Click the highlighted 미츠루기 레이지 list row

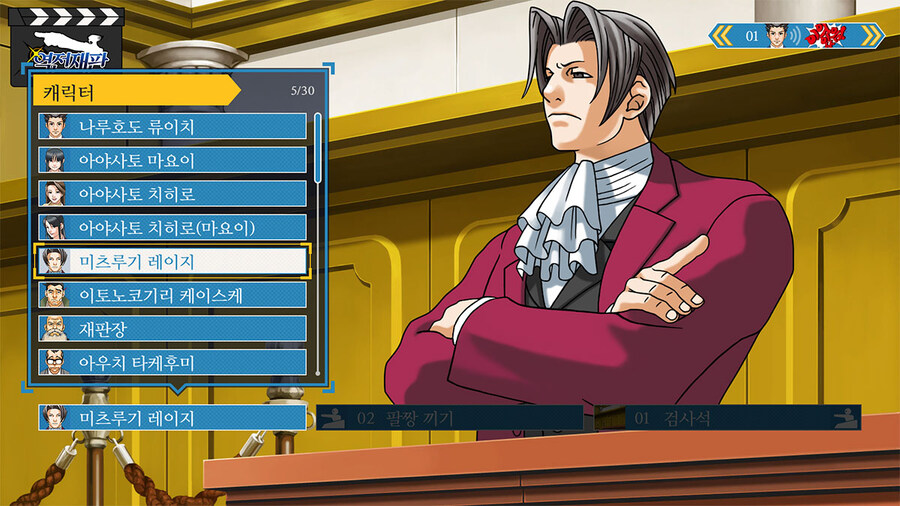[172, 261]
